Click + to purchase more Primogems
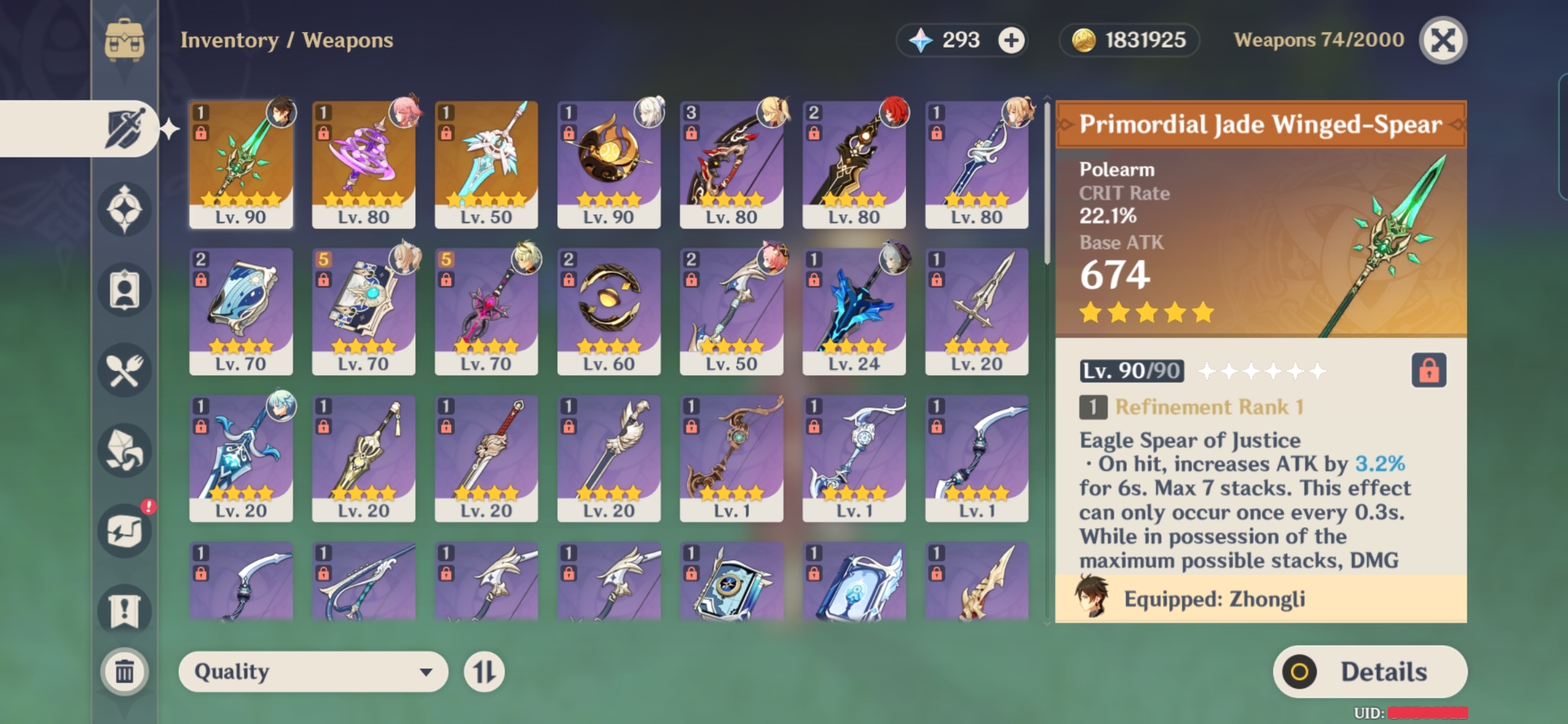1568x724 pixels. 1013,40
